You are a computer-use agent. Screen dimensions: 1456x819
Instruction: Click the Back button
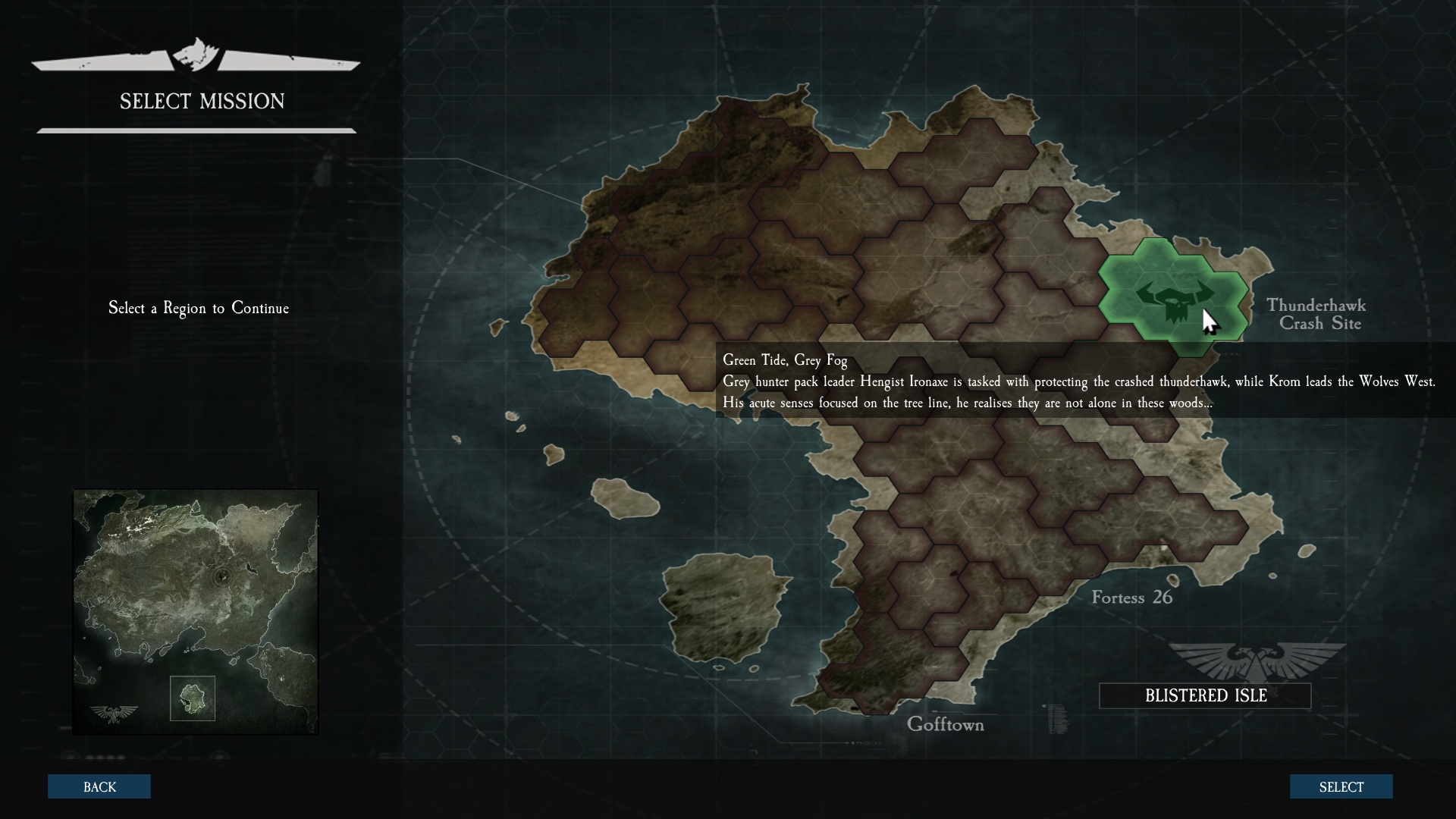click(99, 786)
